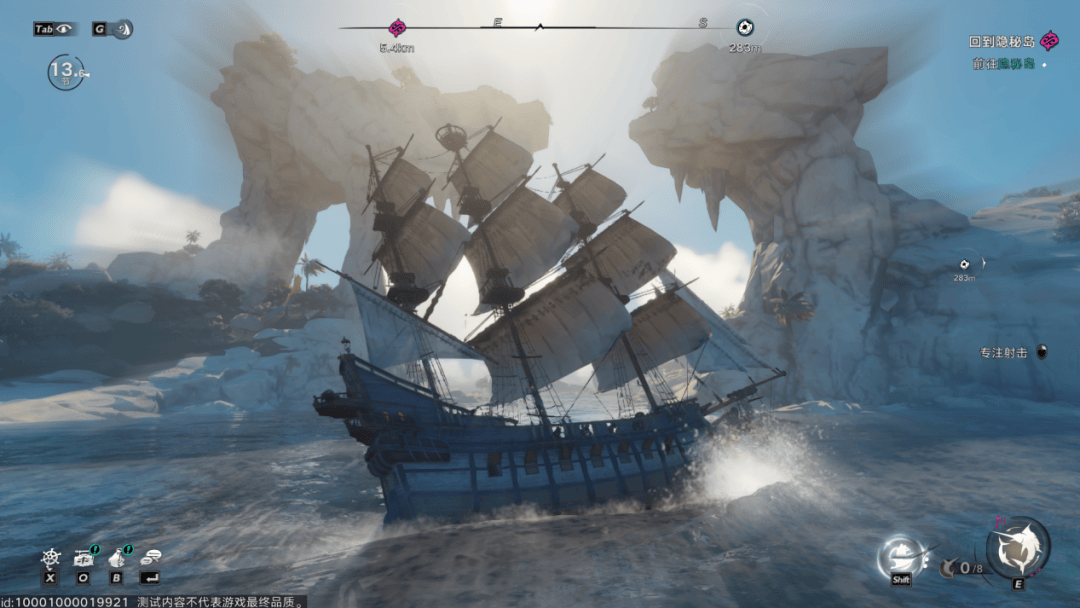Toggle the eye view icon
Viewport: 1080px width, 608px height.
[x=65, y=29]
